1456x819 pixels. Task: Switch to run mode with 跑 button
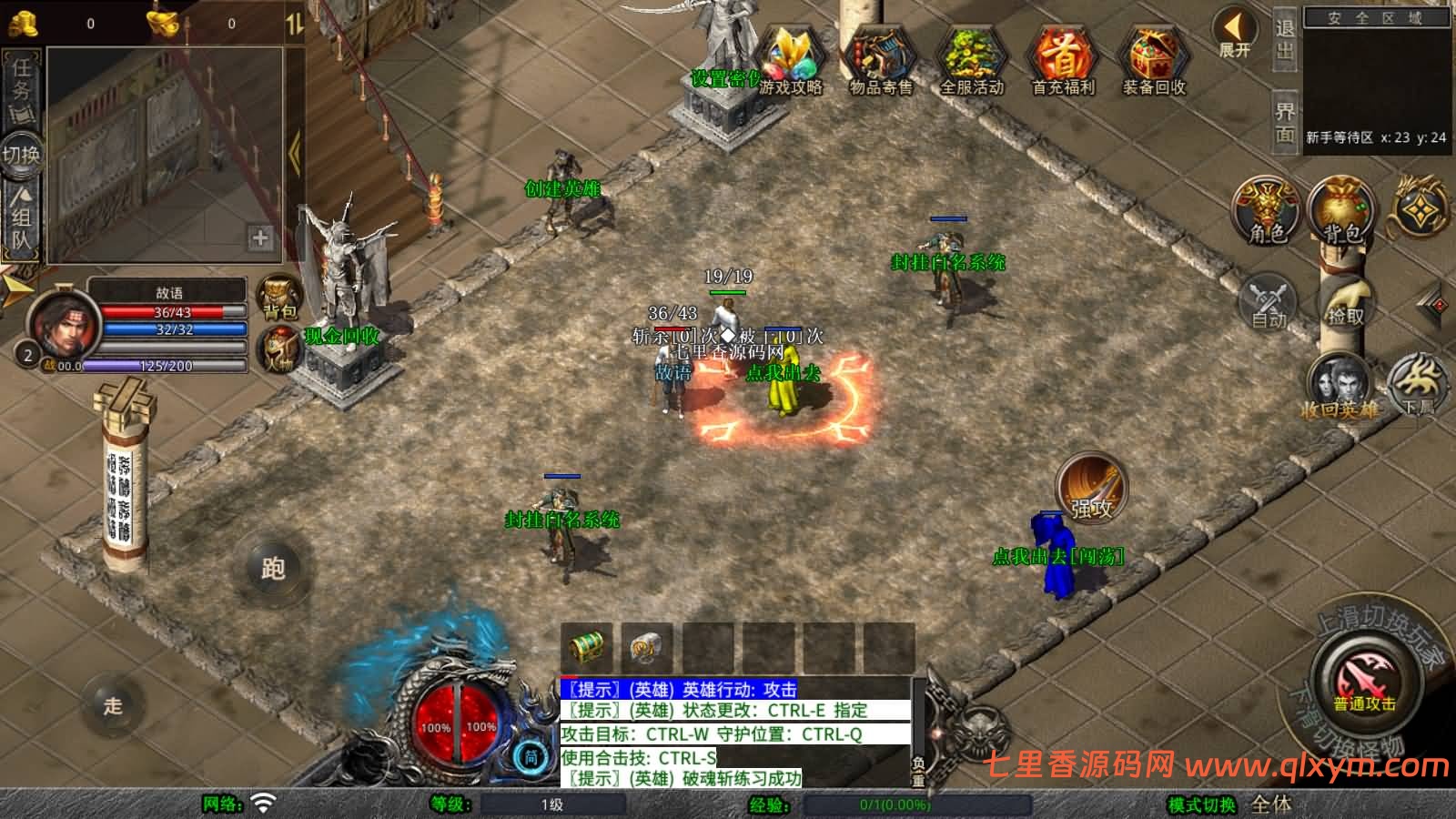click(x=273, y=569)
